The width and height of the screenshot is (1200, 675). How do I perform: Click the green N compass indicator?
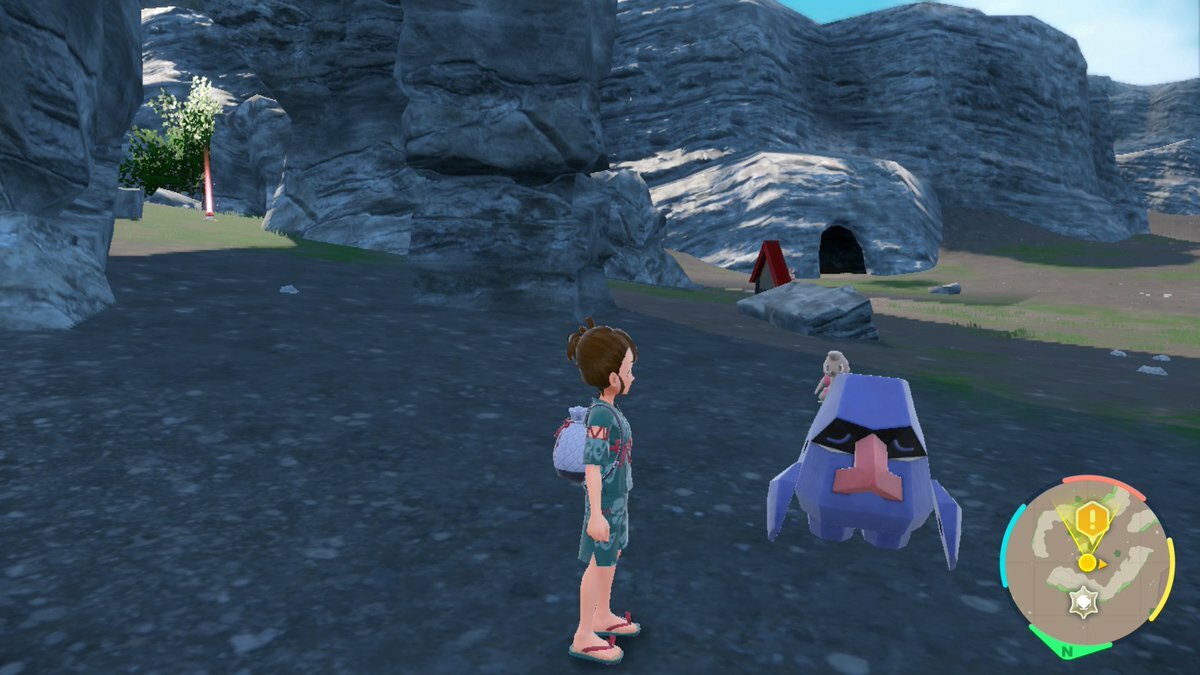tap(1066, 651)
